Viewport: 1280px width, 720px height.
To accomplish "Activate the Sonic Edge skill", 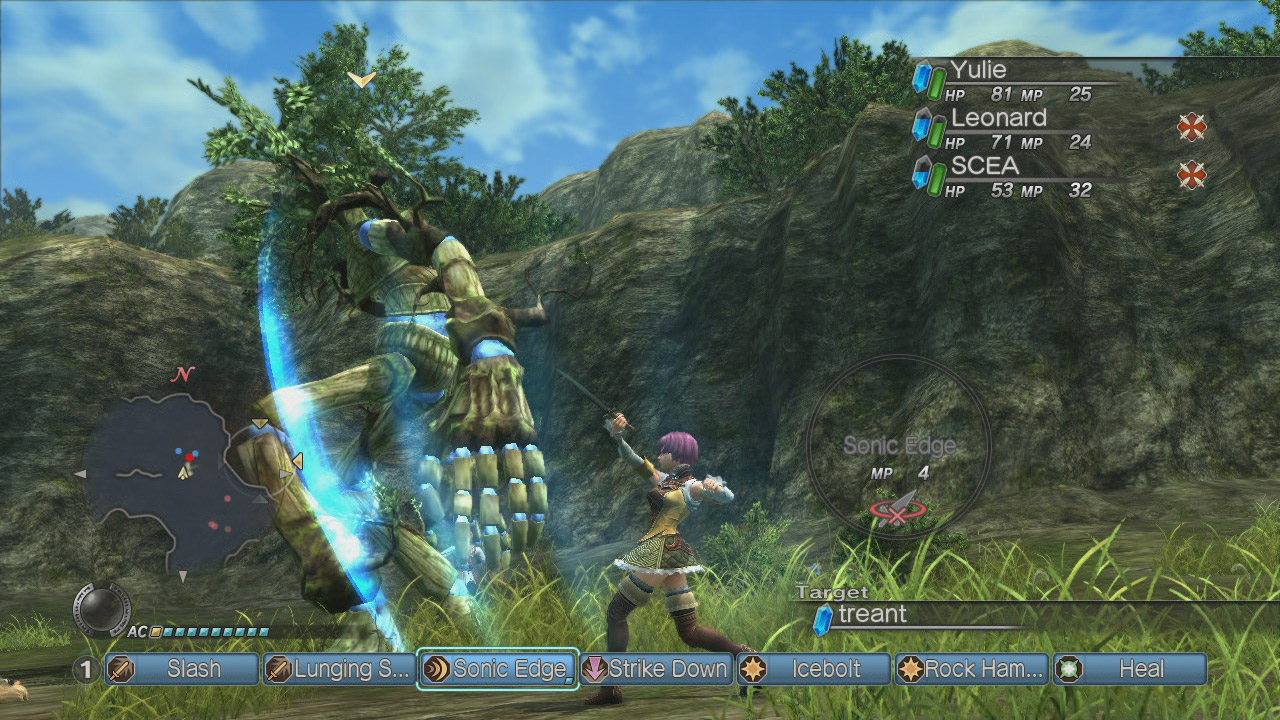I will 498,669.
